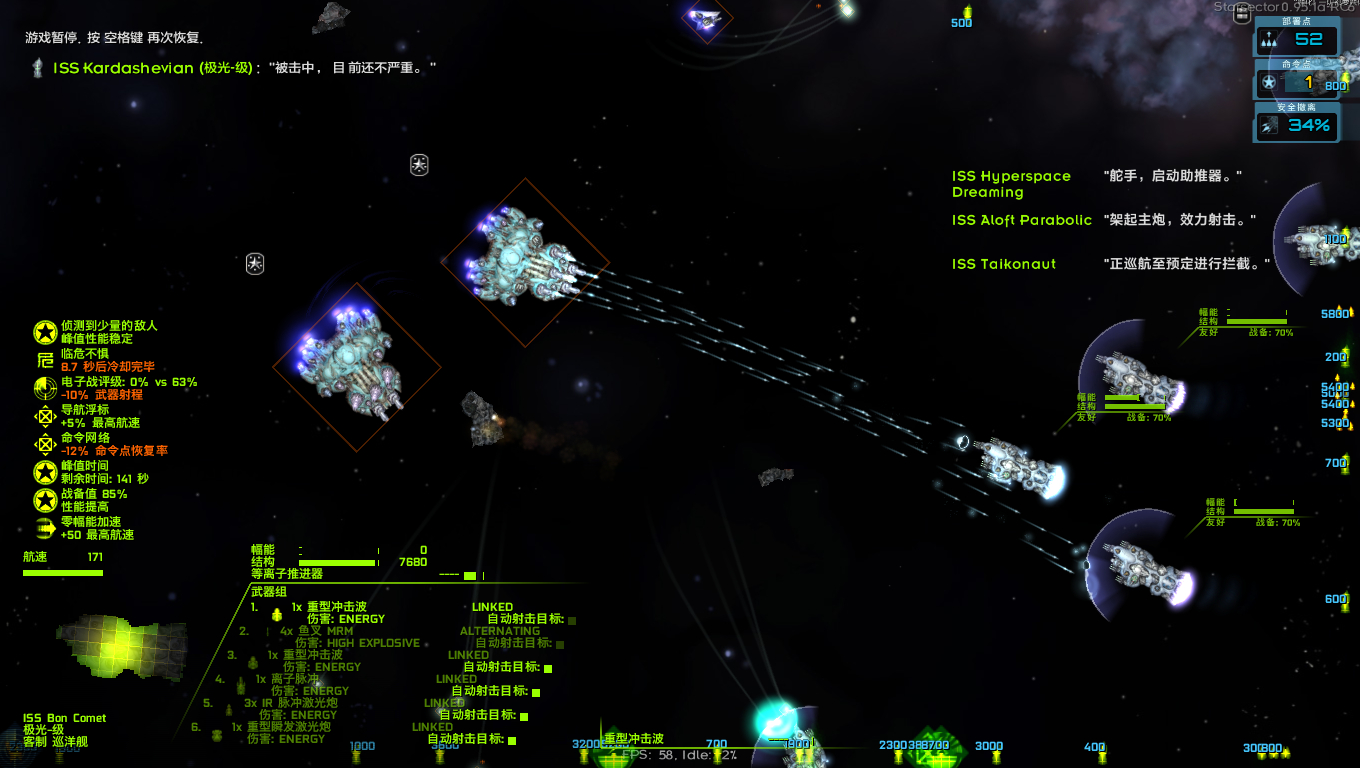Click the 部署点 deployment points panel
Viewport: 1360px width, 768px height.
click(1297, 39)
